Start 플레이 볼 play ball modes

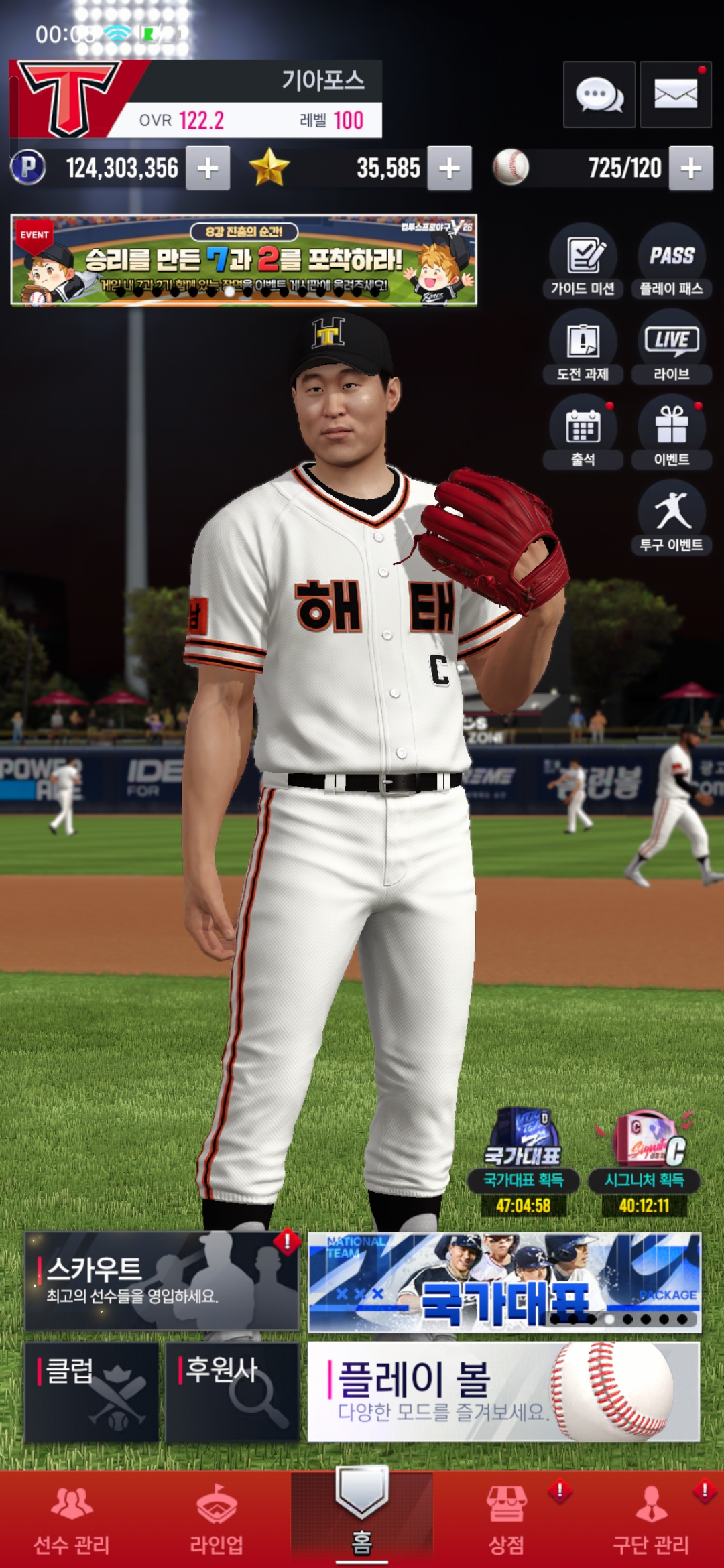pos(503,1391)
